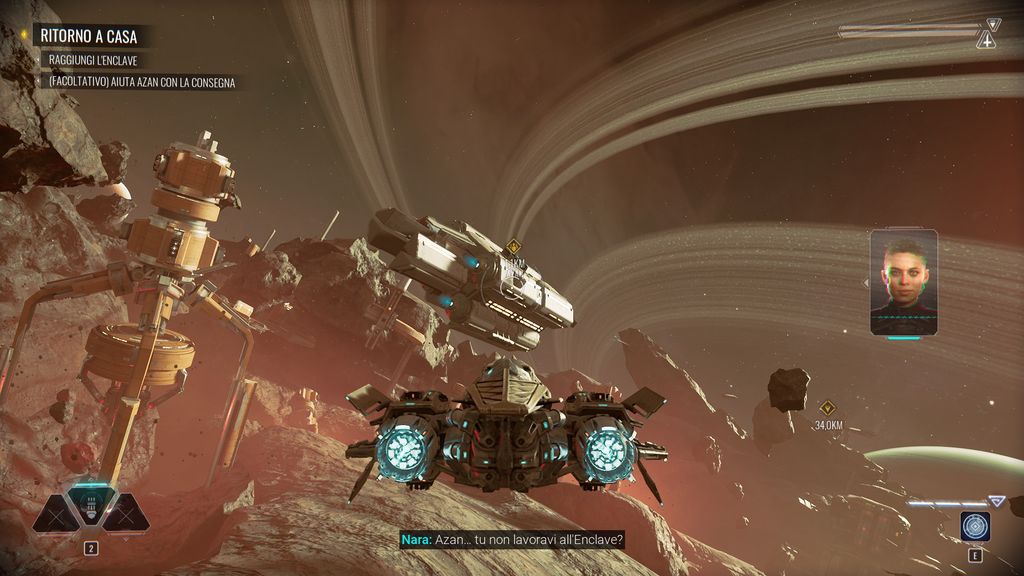
Task: Click the speaker portrait of Nara
Action: click(904, 282)
